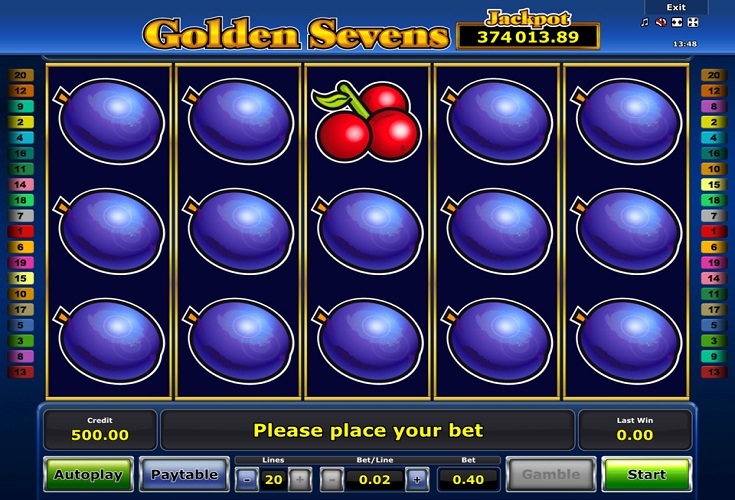Increase the number of Lines
This screenshot has height=500, width=735.
[x=301, y=479]
